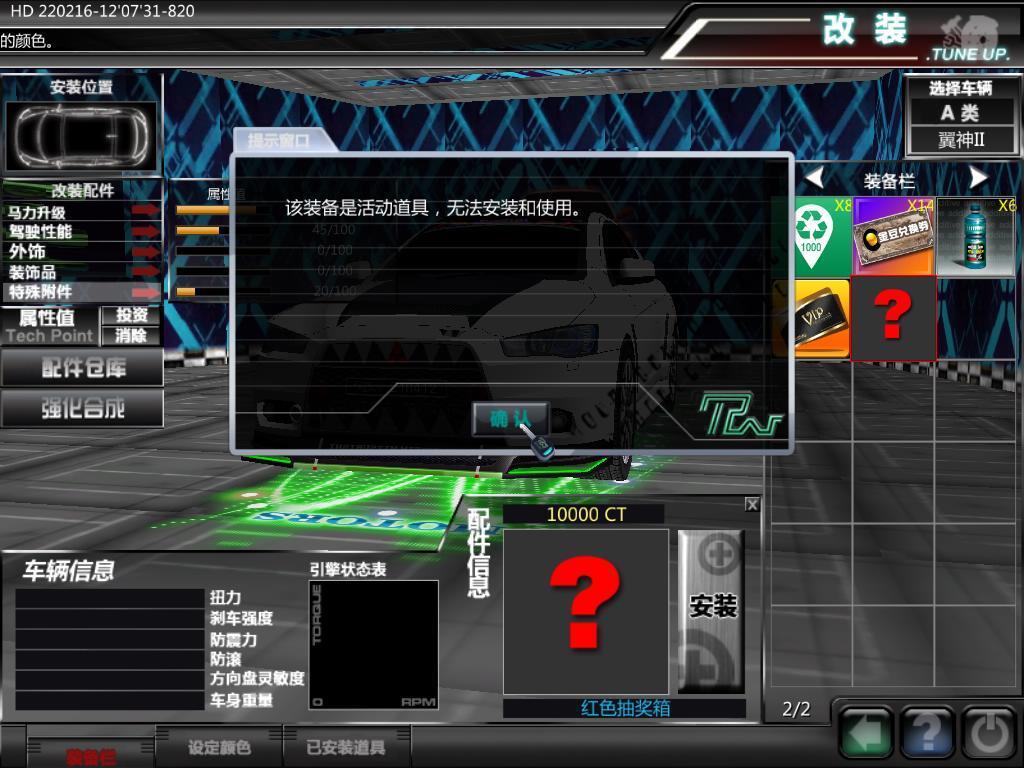The width and height of the screenshot is (1024, 768).
Task: Close the 配件信息 part info panel
Action: (x=752, y=505)
